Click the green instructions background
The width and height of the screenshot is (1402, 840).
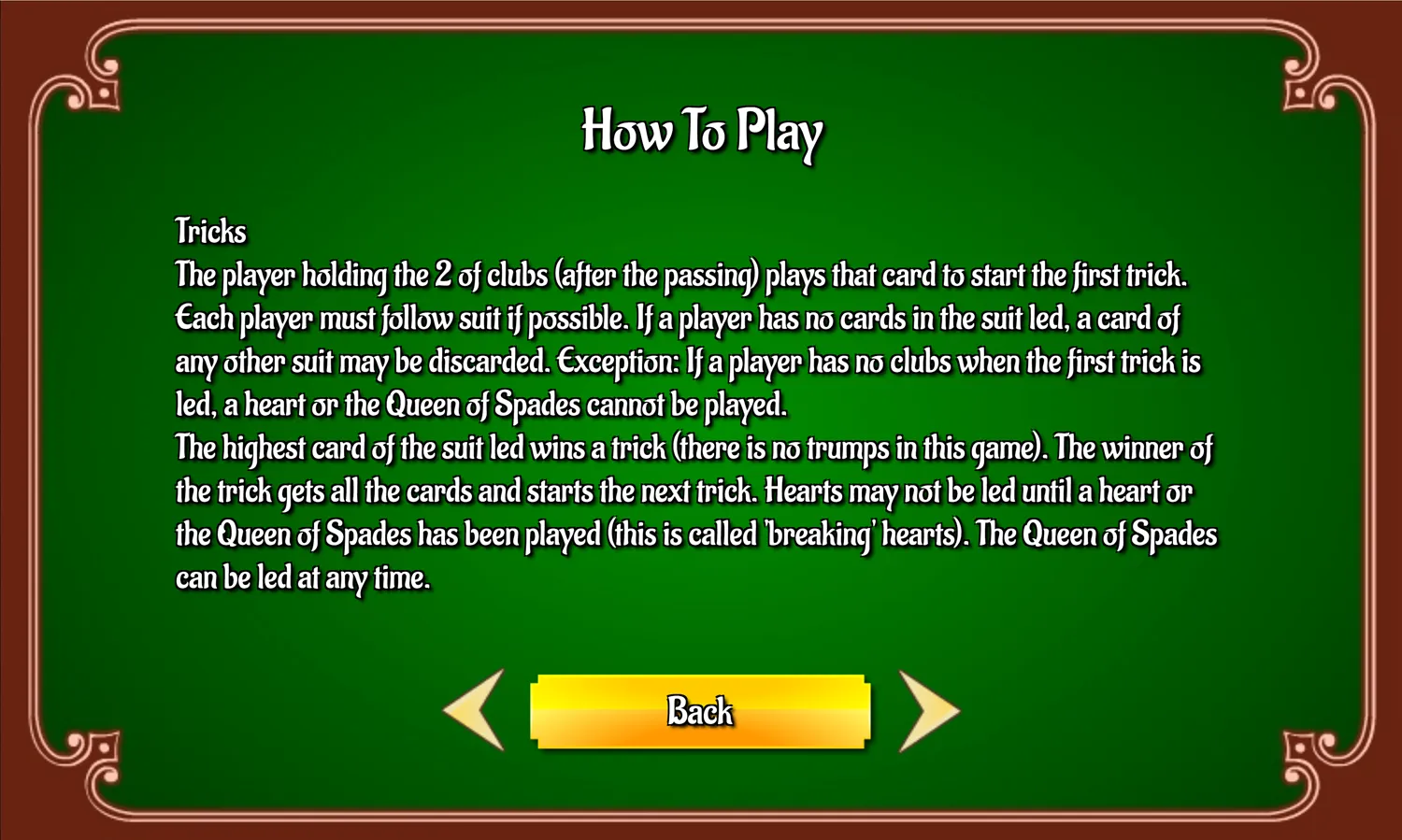click(x=701, y=635)
